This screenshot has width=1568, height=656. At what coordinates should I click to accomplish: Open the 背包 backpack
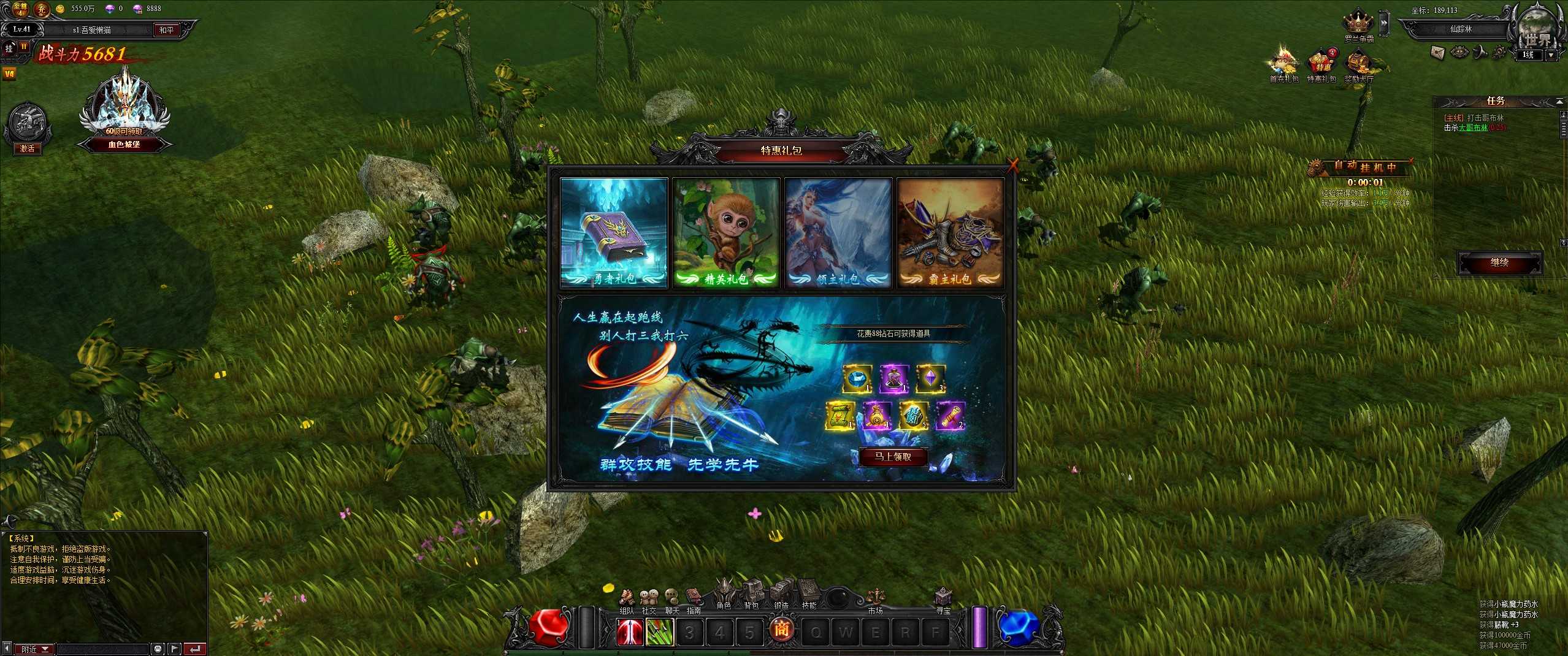752,594
